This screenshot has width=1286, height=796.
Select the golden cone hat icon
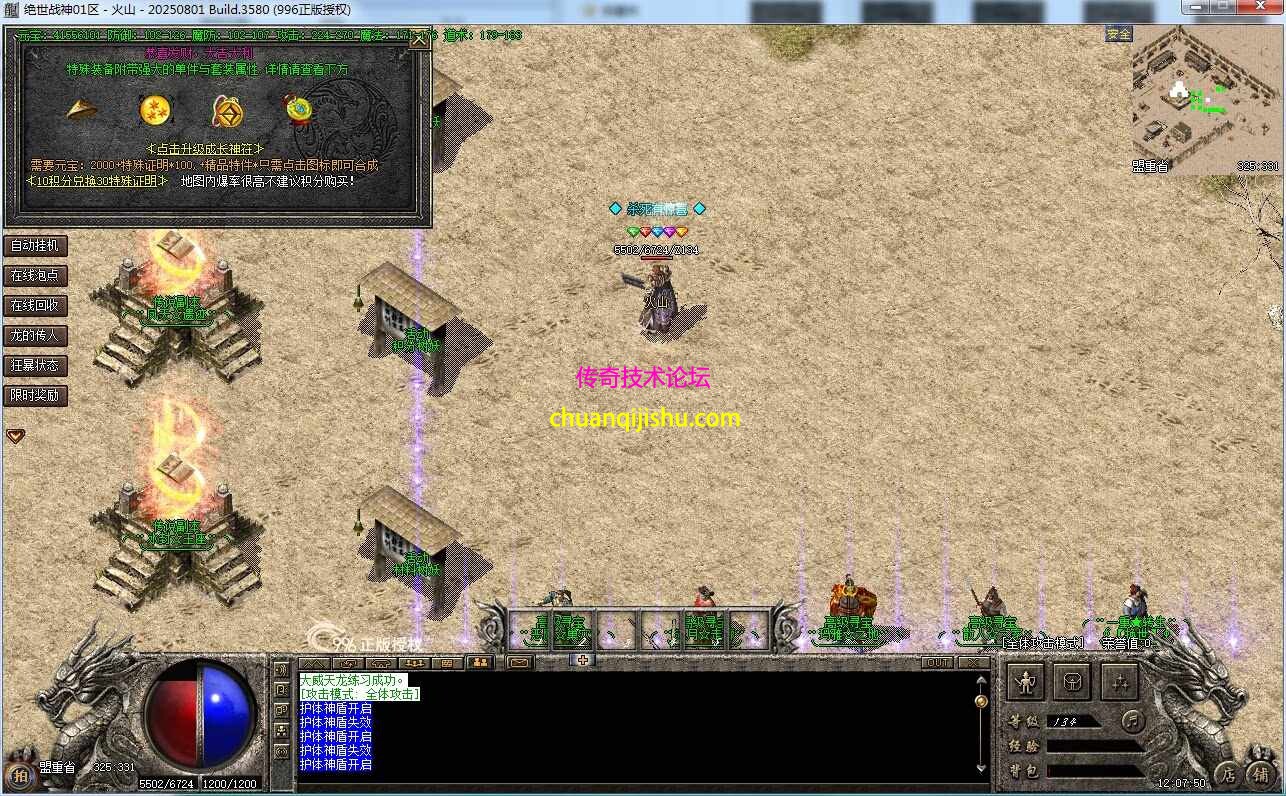point(82,109)
